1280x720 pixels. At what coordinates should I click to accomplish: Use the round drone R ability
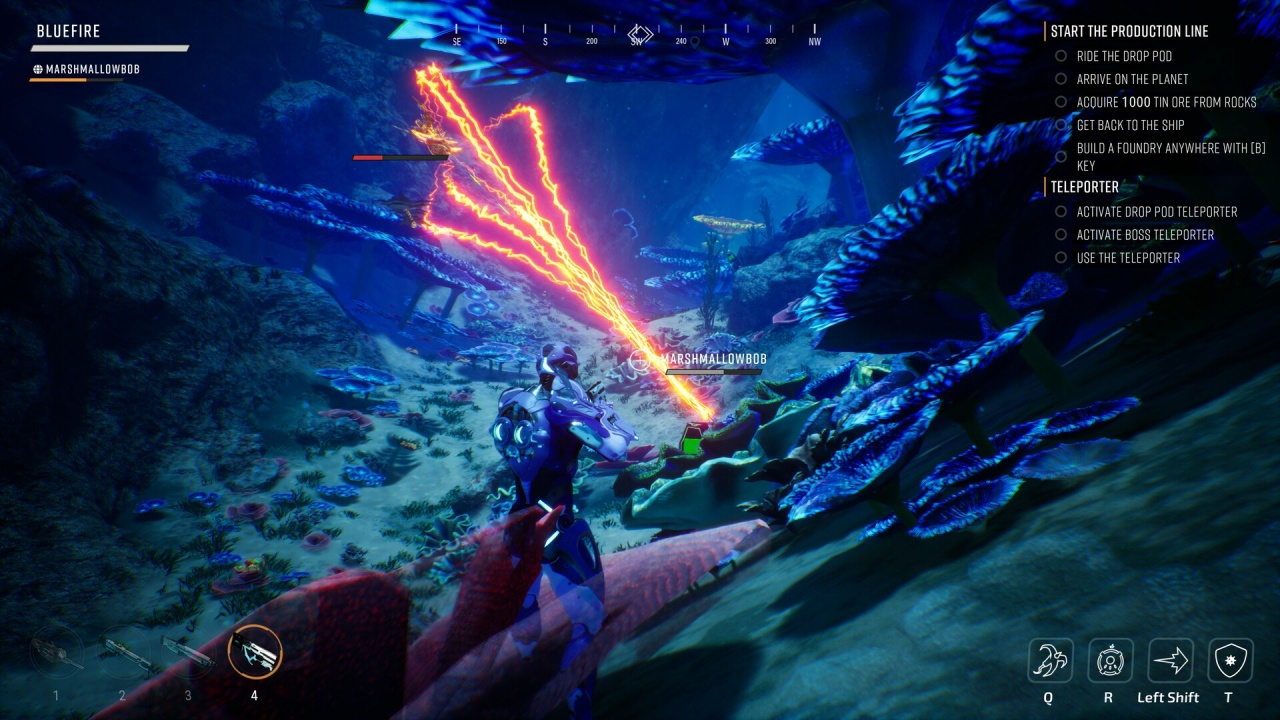1110,660
